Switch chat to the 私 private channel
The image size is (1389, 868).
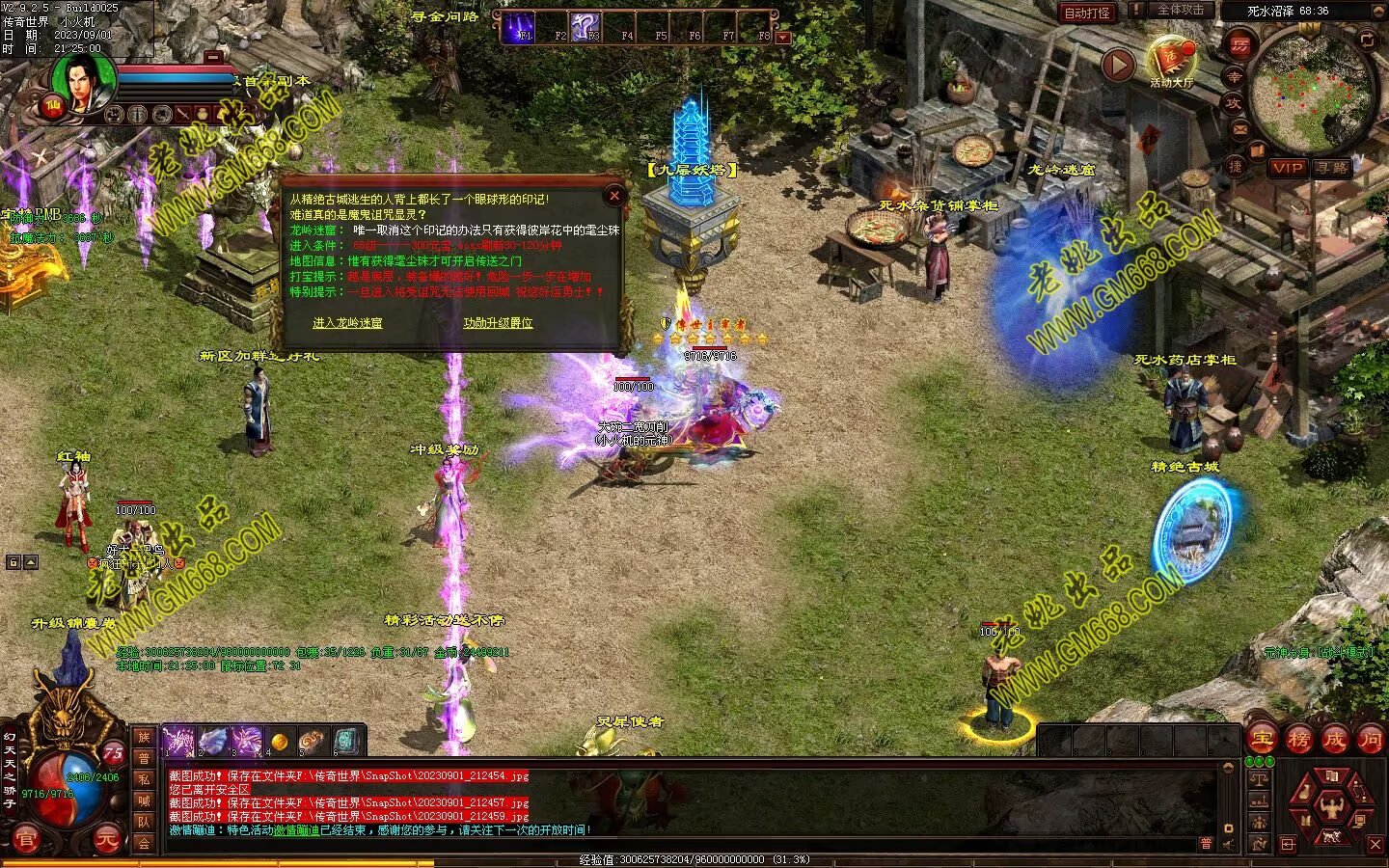[144, 779]
